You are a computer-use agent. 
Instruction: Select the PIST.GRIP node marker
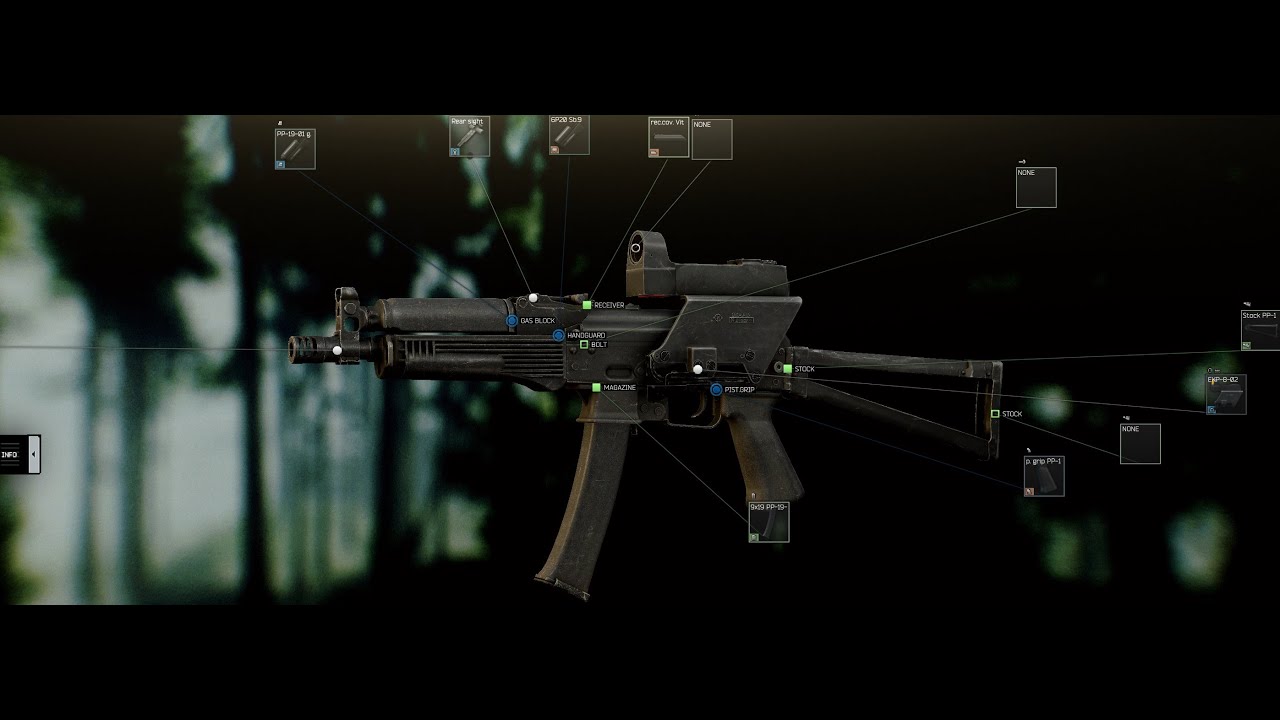716,389
